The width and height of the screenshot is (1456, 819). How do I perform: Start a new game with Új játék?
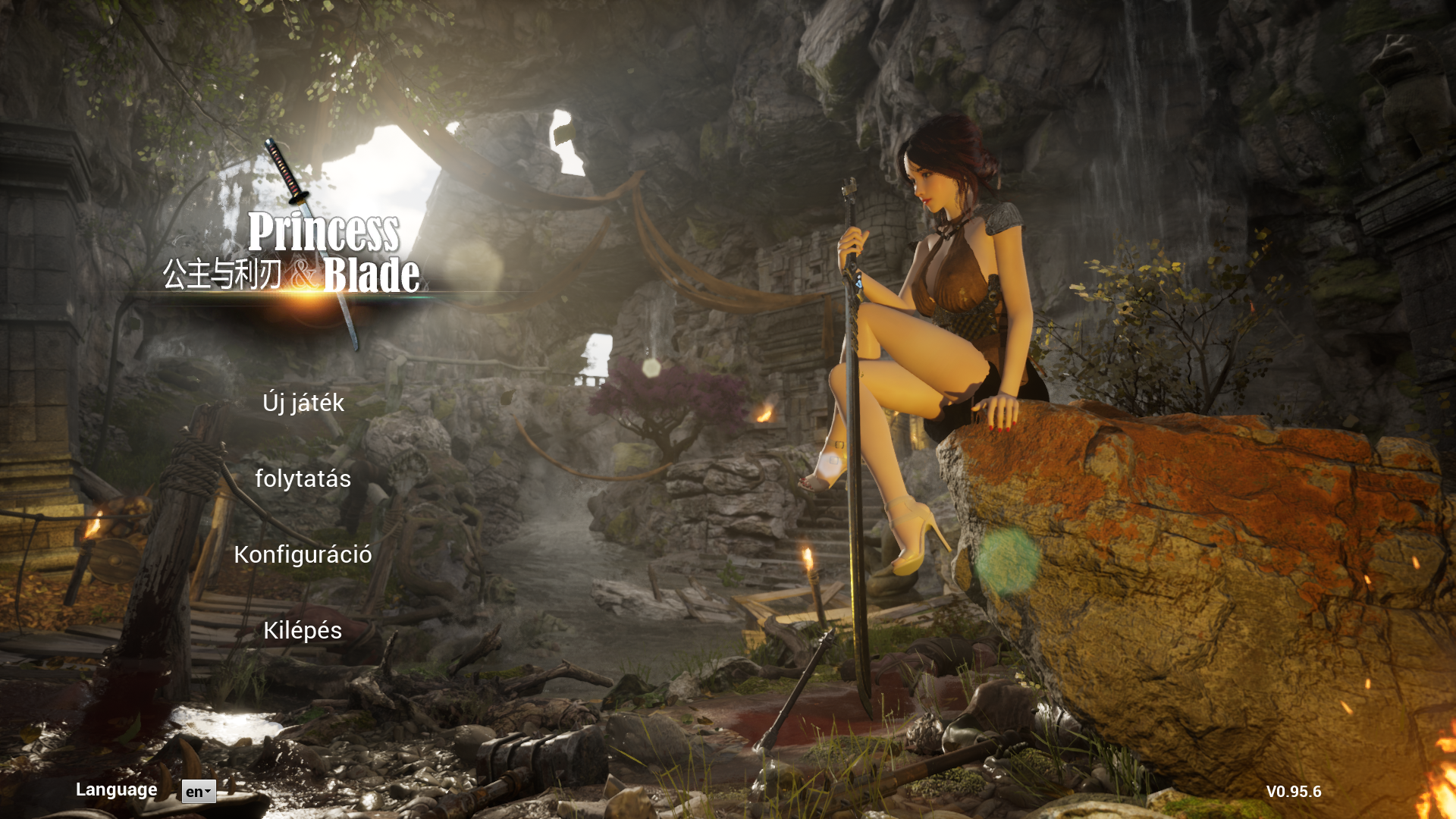[303, 403]
